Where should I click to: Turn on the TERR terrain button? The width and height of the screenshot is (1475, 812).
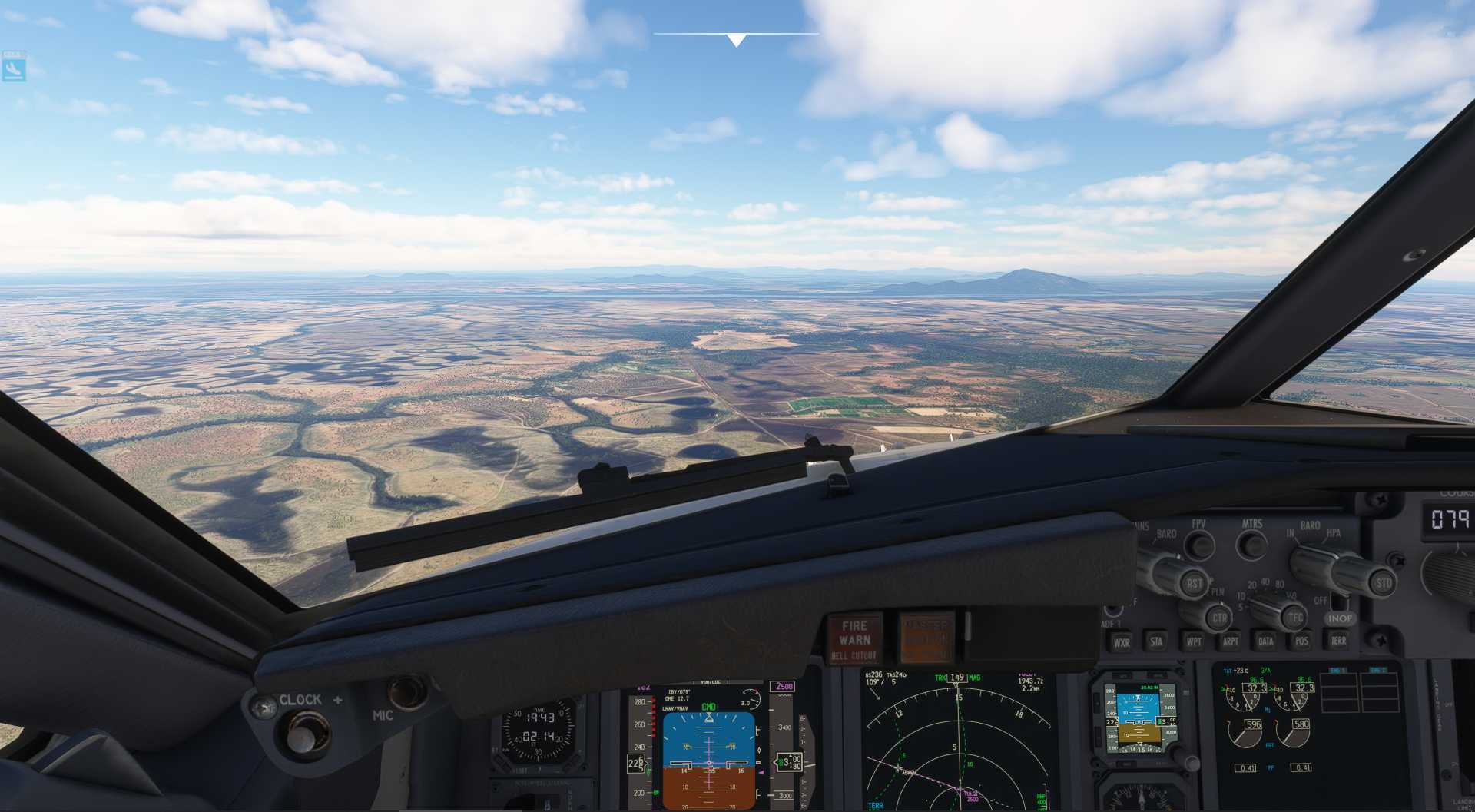coord(1337,640)
